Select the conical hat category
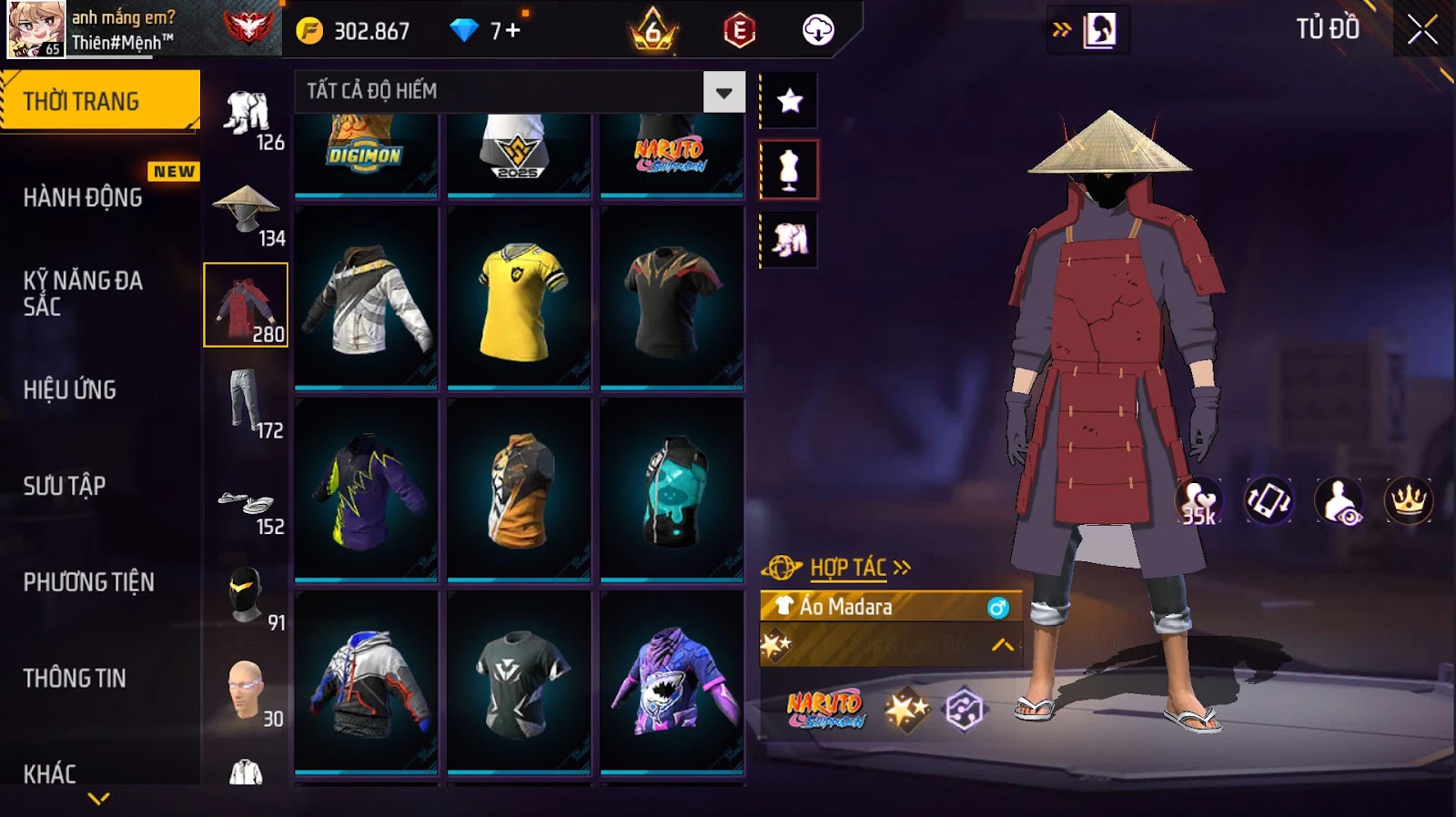 pos(246,209)
